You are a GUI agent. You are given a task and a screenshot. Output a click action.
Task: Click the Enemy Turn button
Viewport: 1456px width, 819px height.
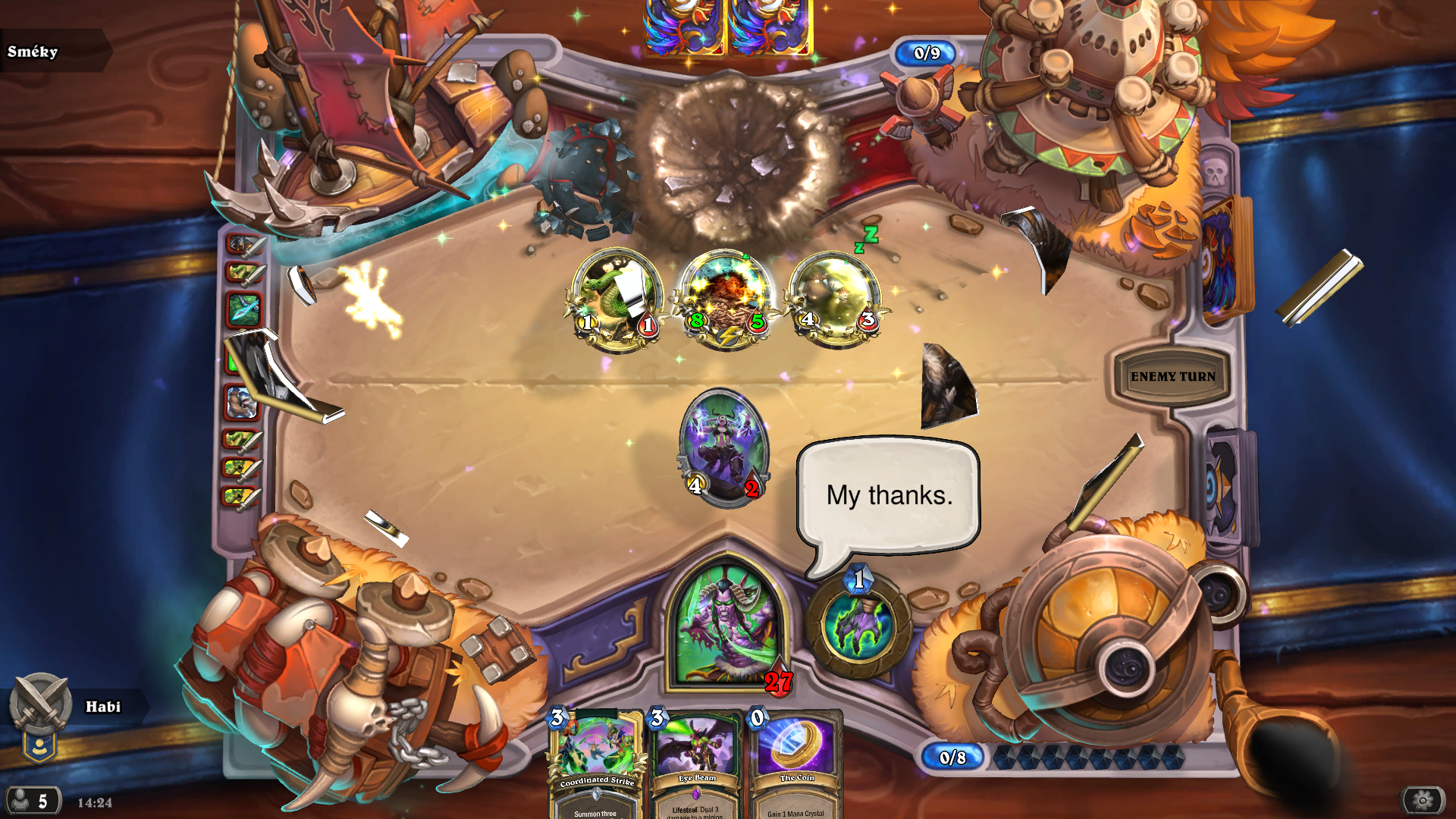[x=1172, y=376]
